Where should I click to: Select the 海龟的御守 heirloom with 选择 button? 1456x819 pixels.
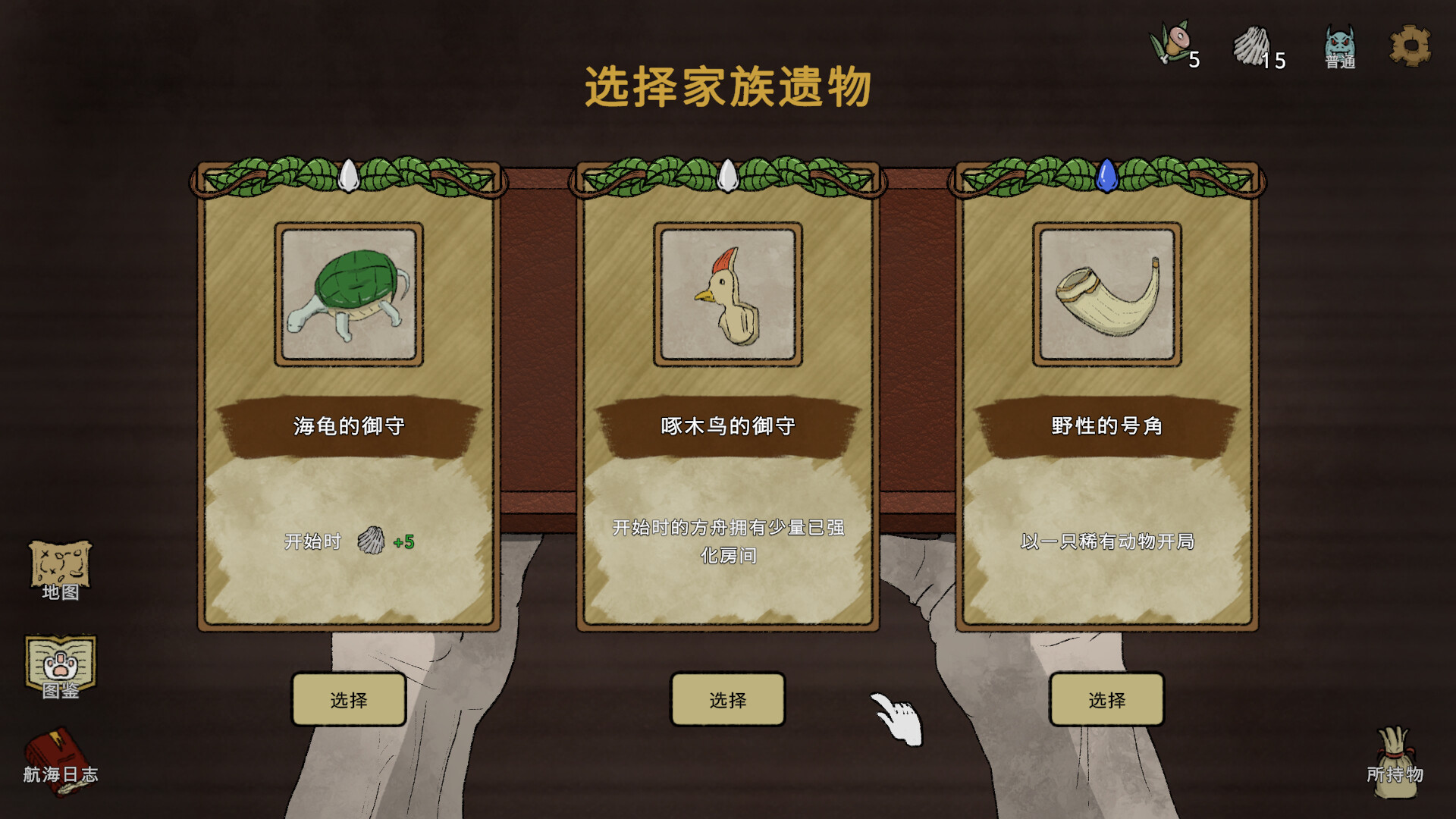pyautogui.click(x=349, y=700)
